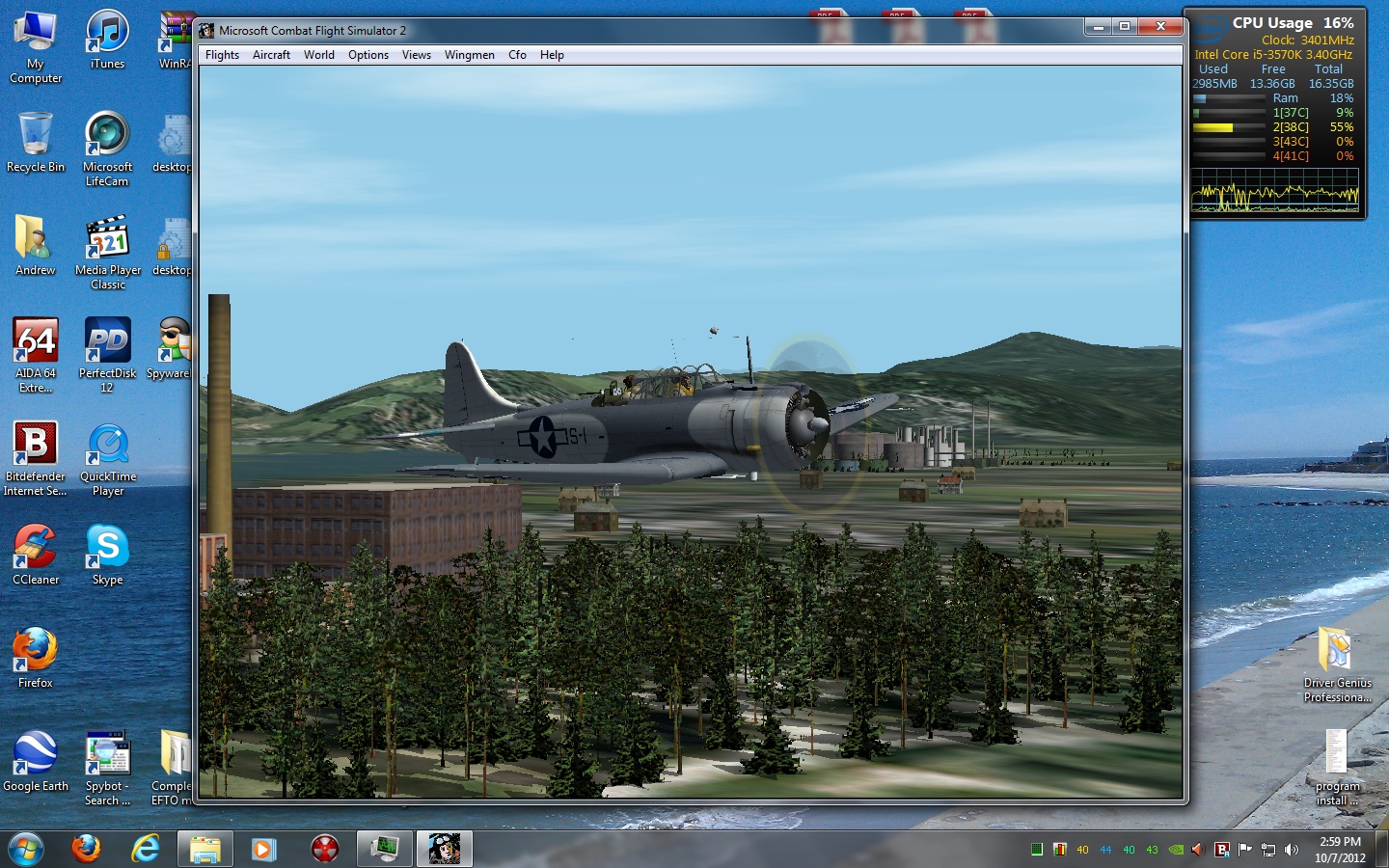Minimize the Combat Flight Simulator window

pos(1098,27)
